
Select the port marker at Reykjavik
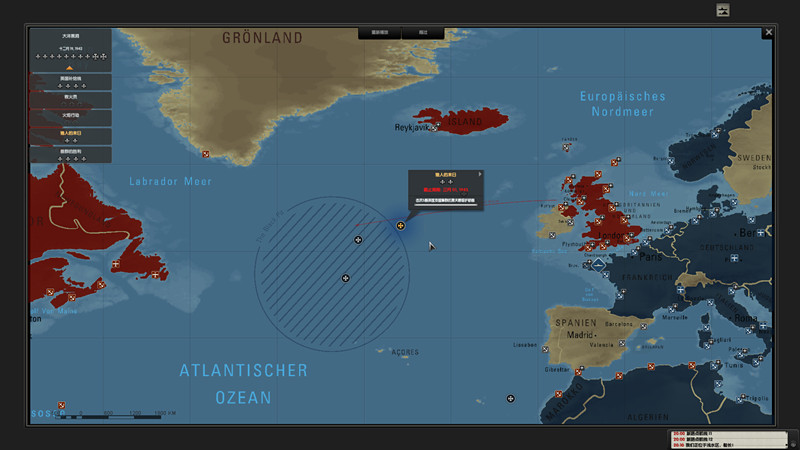click(x=434, y=127)
